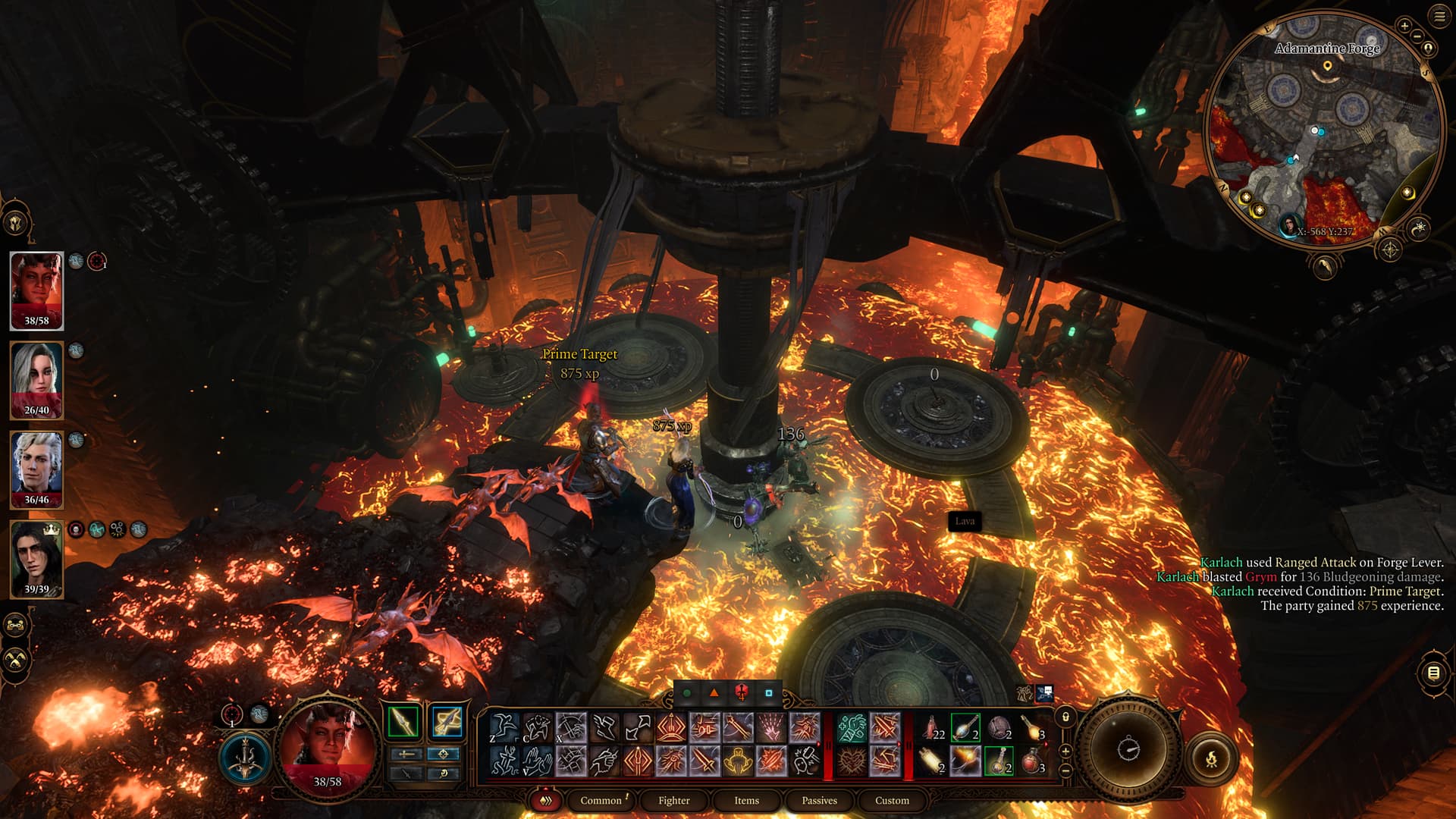1456x819 pixels.
Task: Open the main menu hamburger button
Action: (x=1440, y=17)
